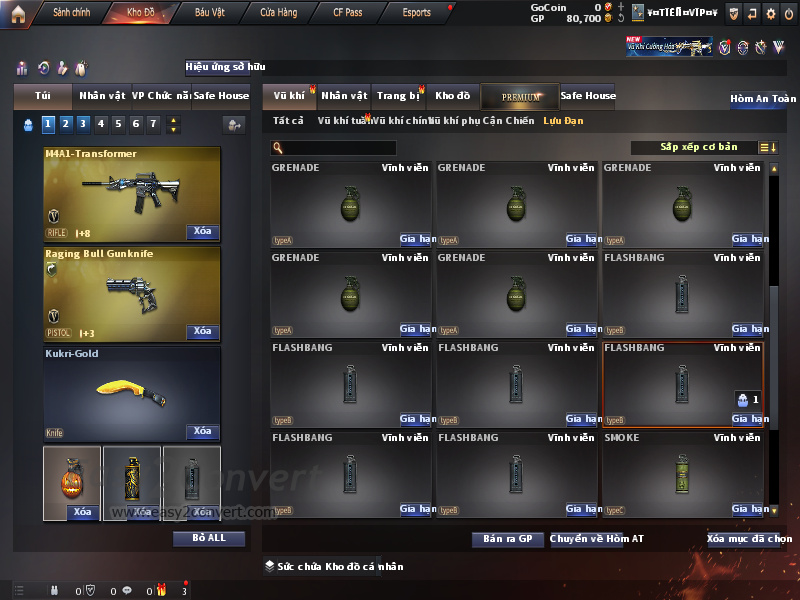Switch to the CF Pass tab
The width and height of the screenshot is (800, 600).
350,13
